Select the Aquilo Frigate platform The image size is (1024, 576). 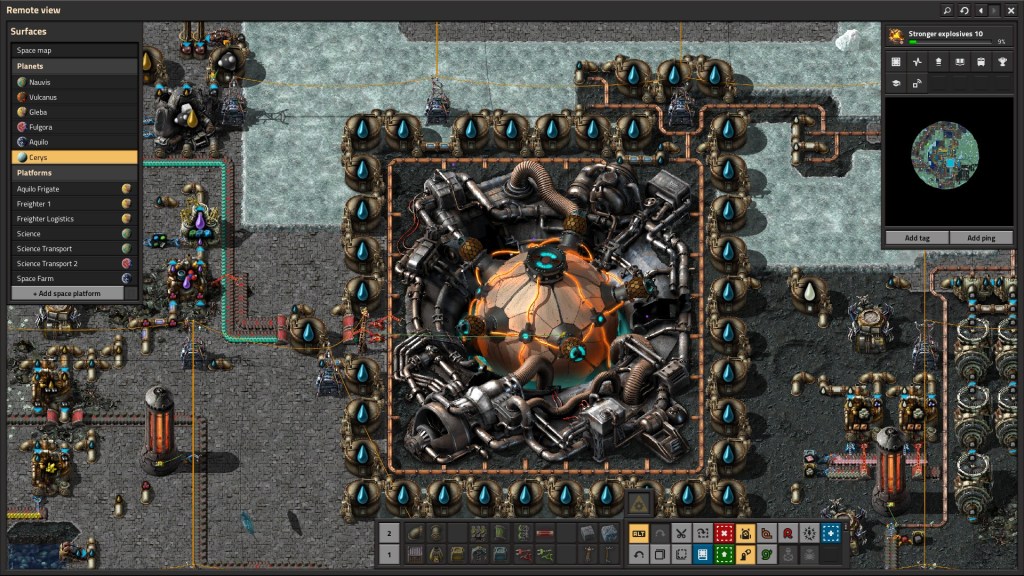point(74,188)
